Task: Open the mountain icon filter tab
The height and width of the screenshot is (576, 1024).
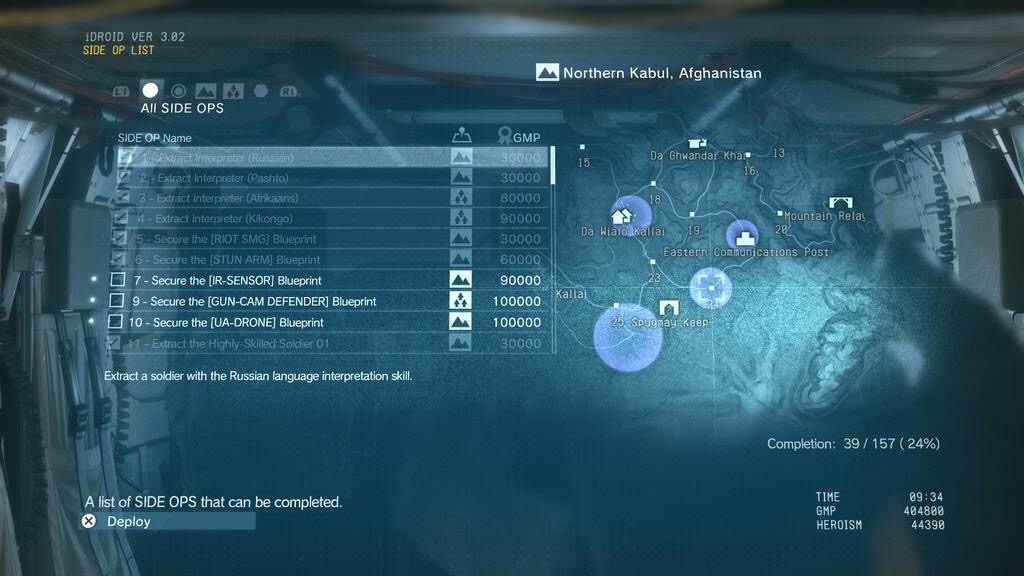Action: tap(206, 91)
